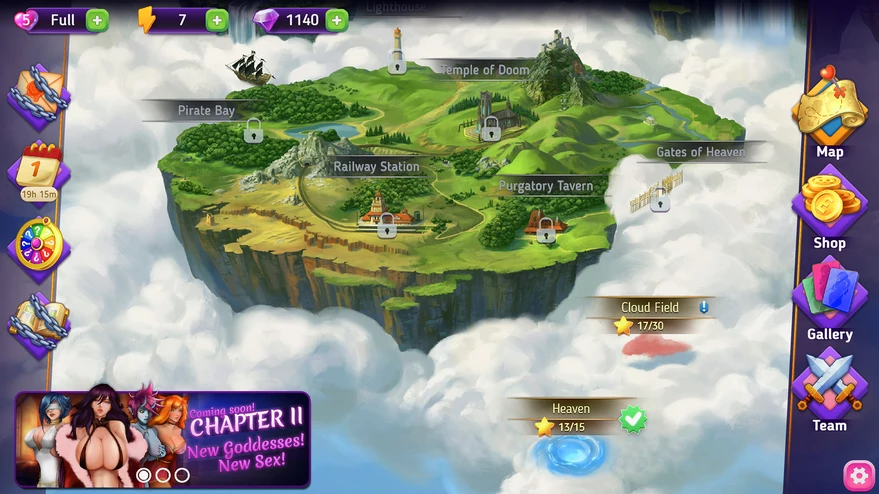Select locked Railway Station location

387,224
